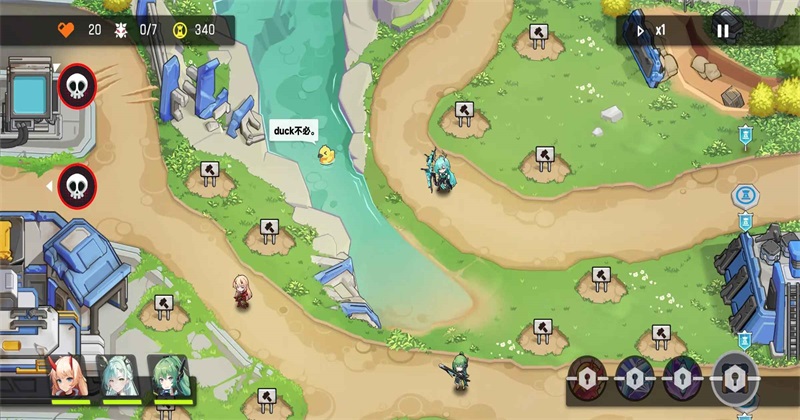800x420 pixels.
Task: Call the skull wave with claw slash marks
Action: pos(77,86)
